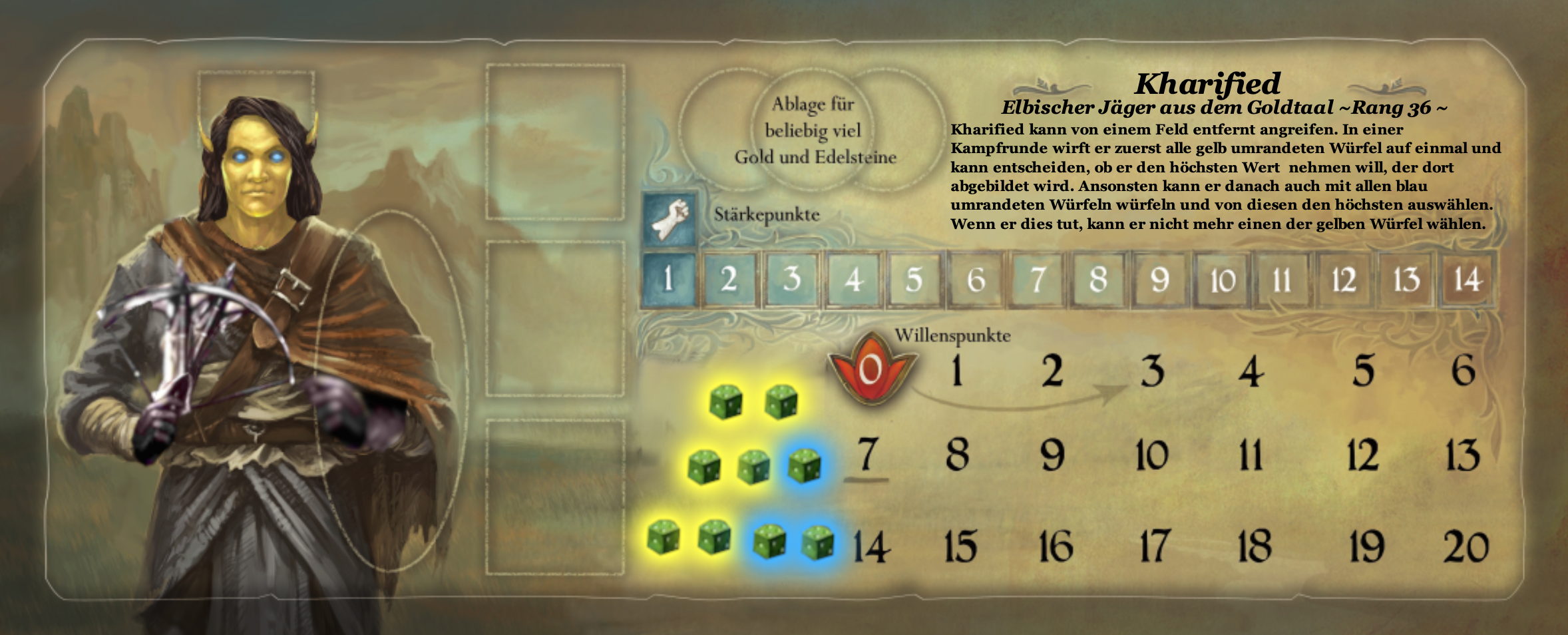Select the maximum willpower number 20

[x=1466, y=547]
